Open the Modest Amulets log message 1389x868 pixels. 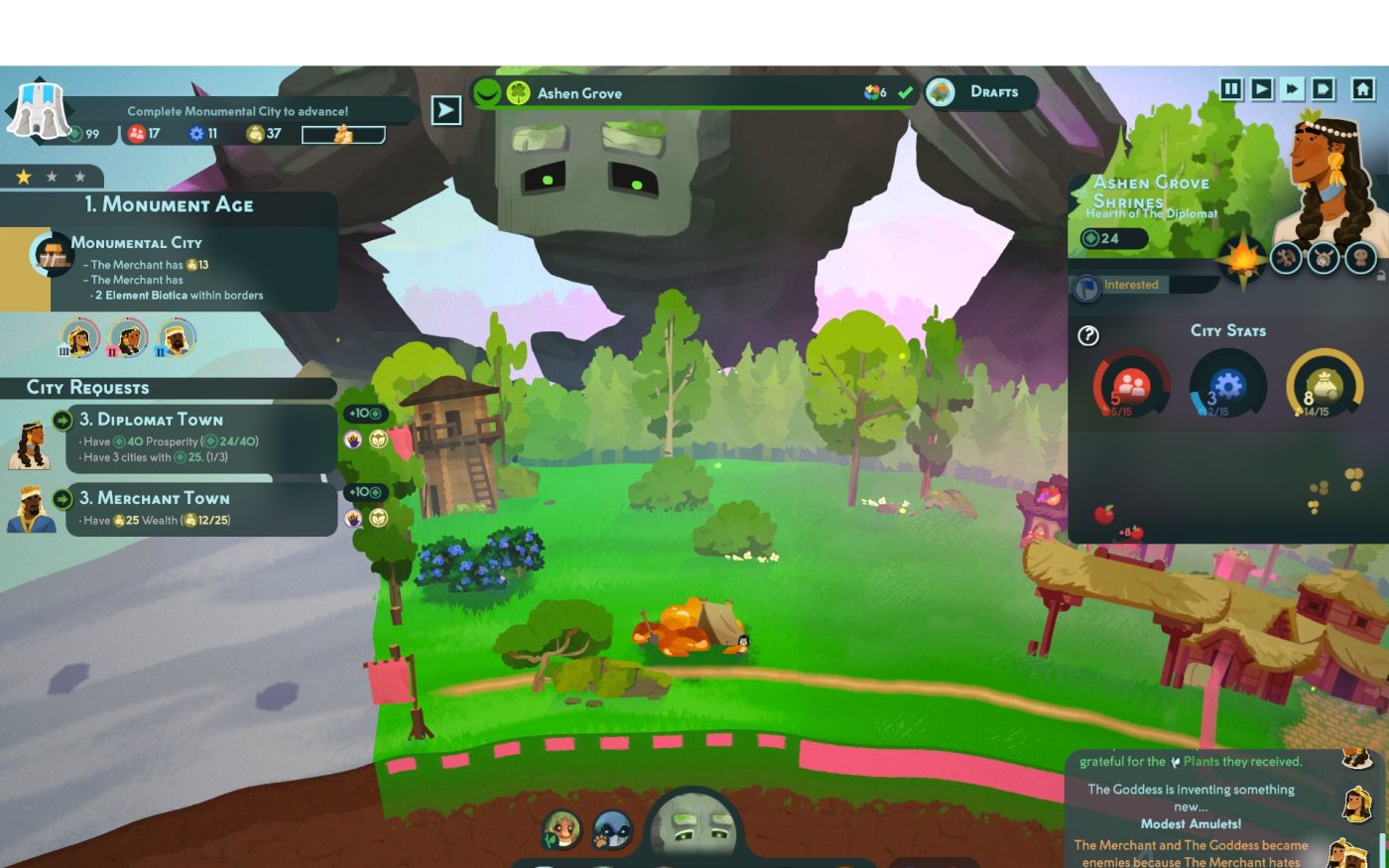click(x=1191, y=823)
